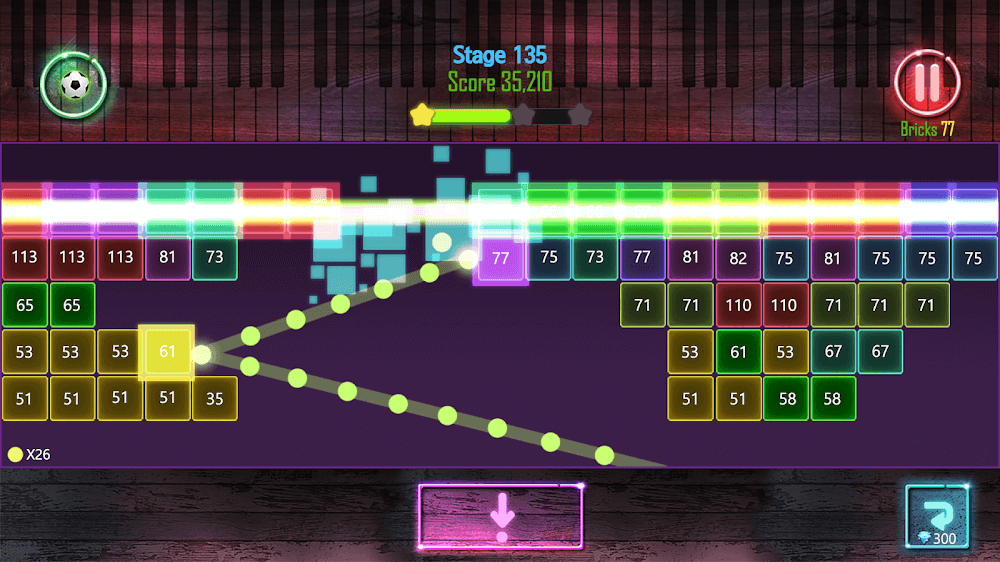Open the soccer ball skin button
Image resolution: width=1000 pixels, height=562 pixels.
[74, 85]
